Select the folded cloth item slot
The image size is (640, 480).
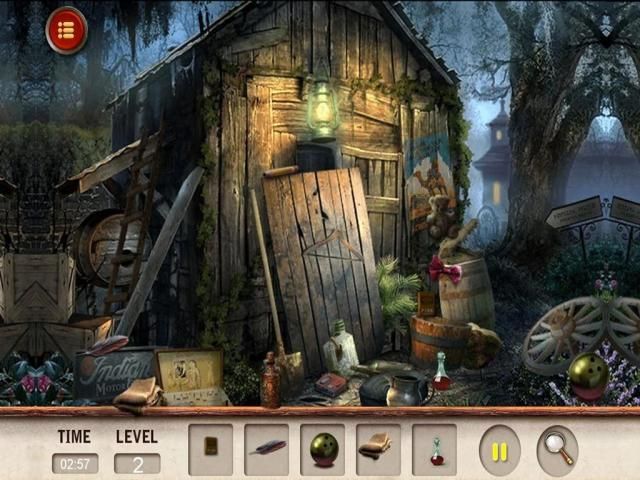click(377, 449)
